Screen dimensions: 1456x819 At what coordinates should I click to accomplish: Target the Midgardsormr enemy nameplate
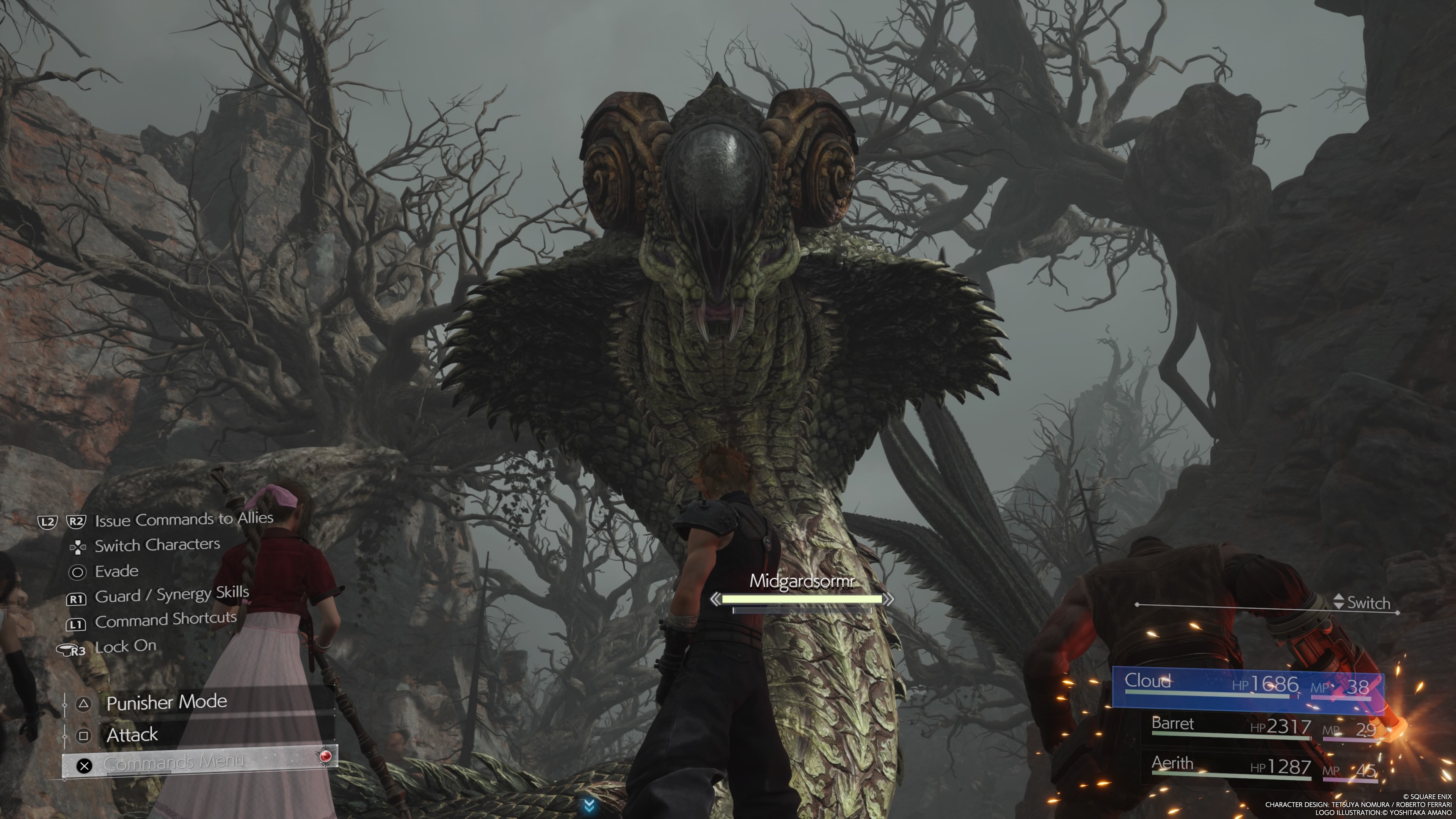click(x=802, y=582)
